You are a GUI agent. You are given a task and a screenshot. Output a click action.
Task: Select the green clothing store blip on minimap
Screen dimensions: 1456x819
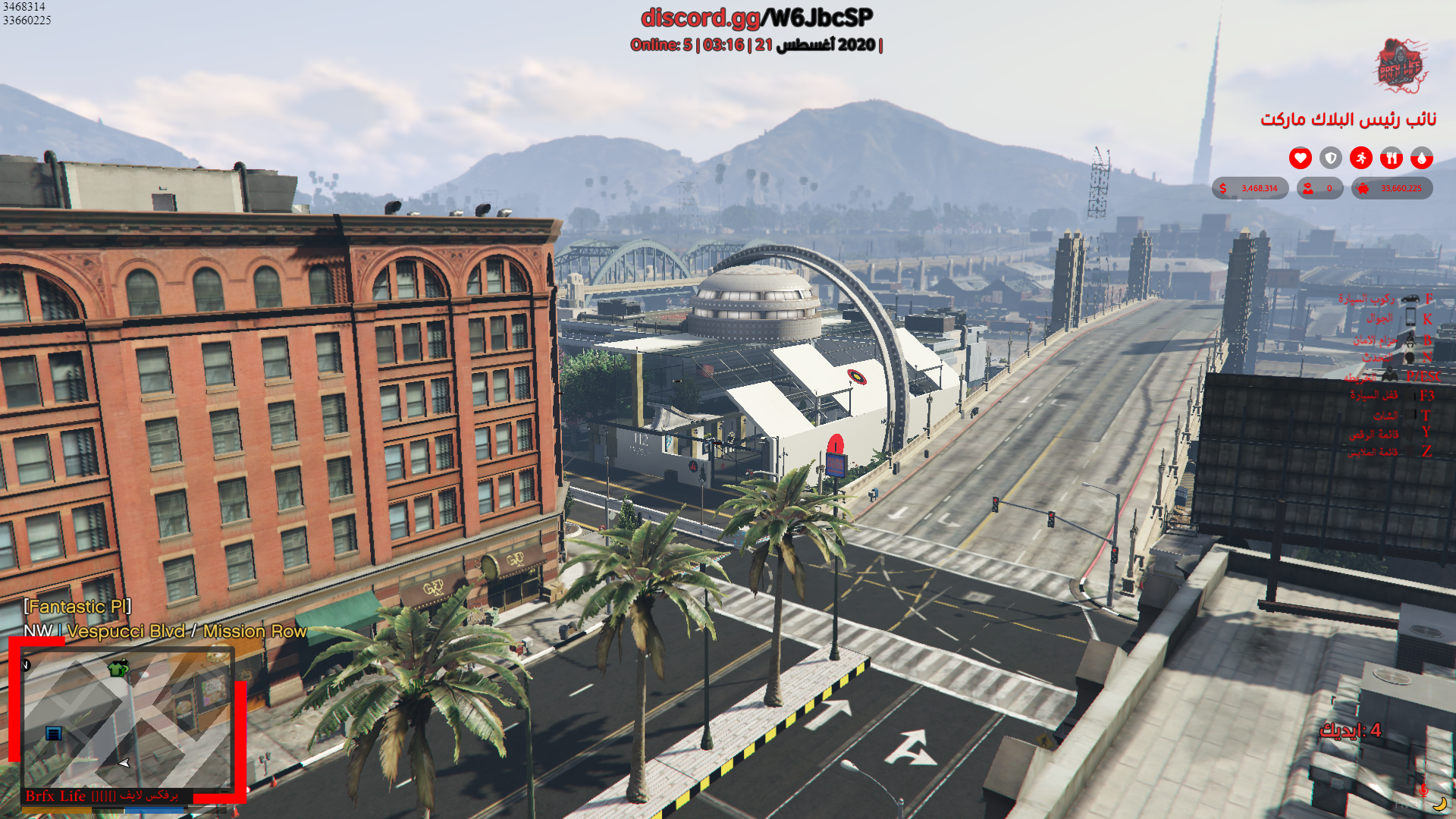pyautogui.click(x=118, y=668)
